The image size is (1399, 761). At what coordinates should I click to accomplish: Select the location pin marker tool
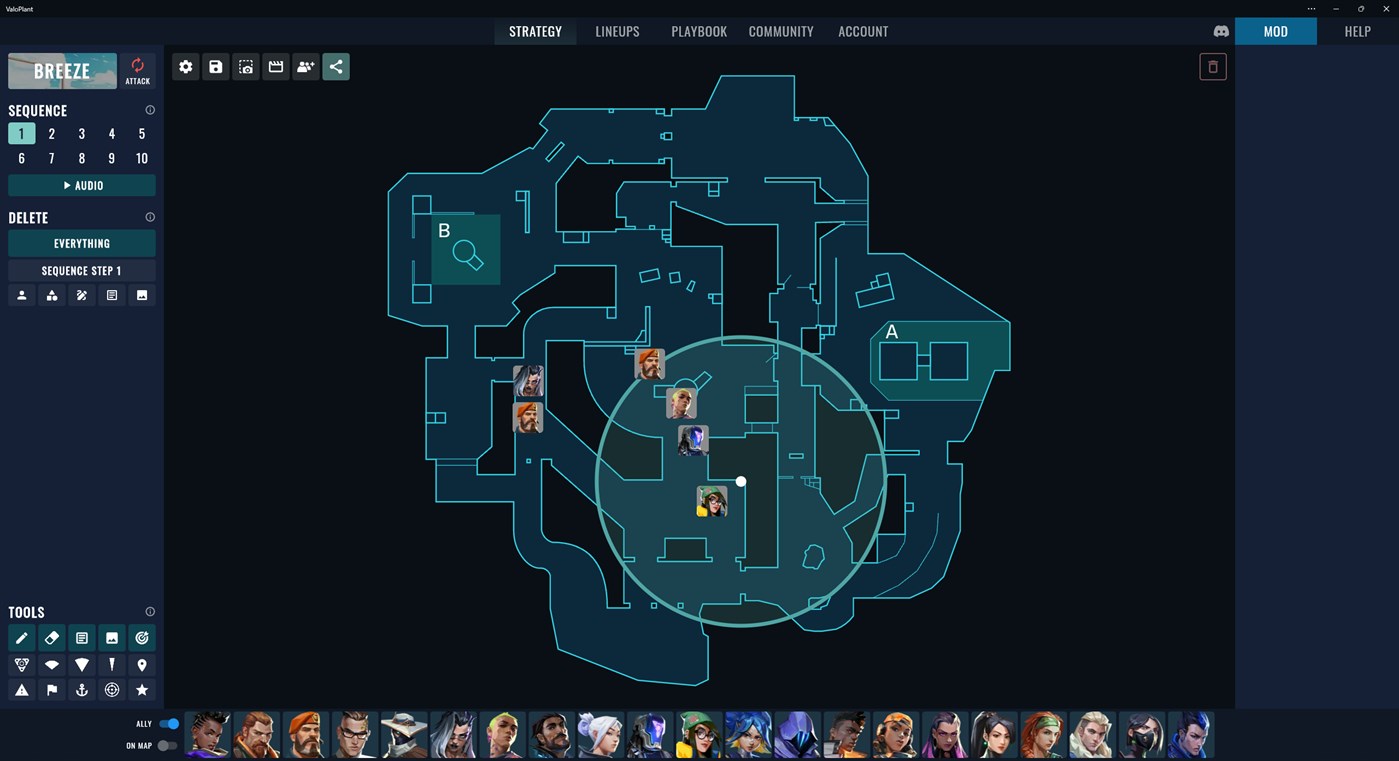coord(141,664)
